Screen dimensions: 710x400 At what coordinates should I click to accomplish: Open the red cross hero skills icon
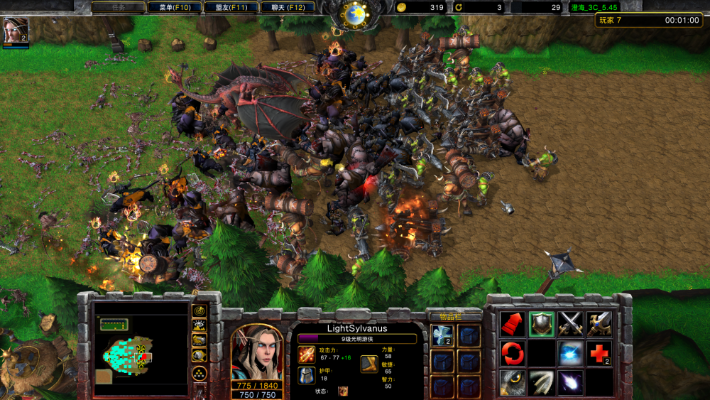click(x=600, y=353)
